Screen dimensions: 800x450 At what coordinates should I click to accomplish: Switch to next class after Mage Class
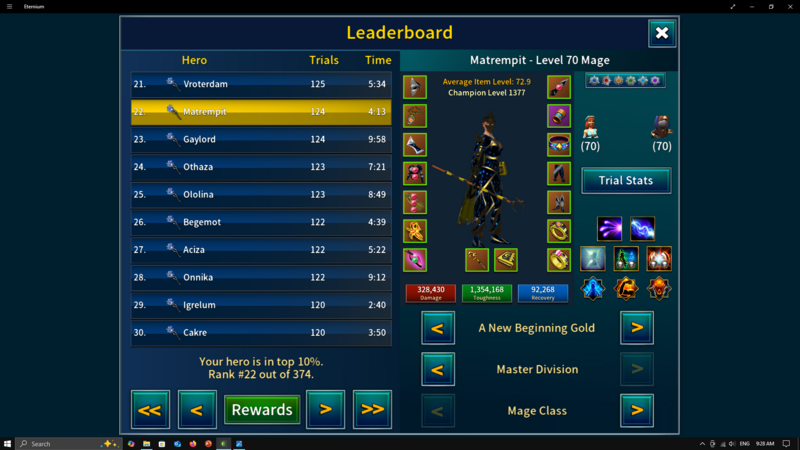(x=637, y=410)
